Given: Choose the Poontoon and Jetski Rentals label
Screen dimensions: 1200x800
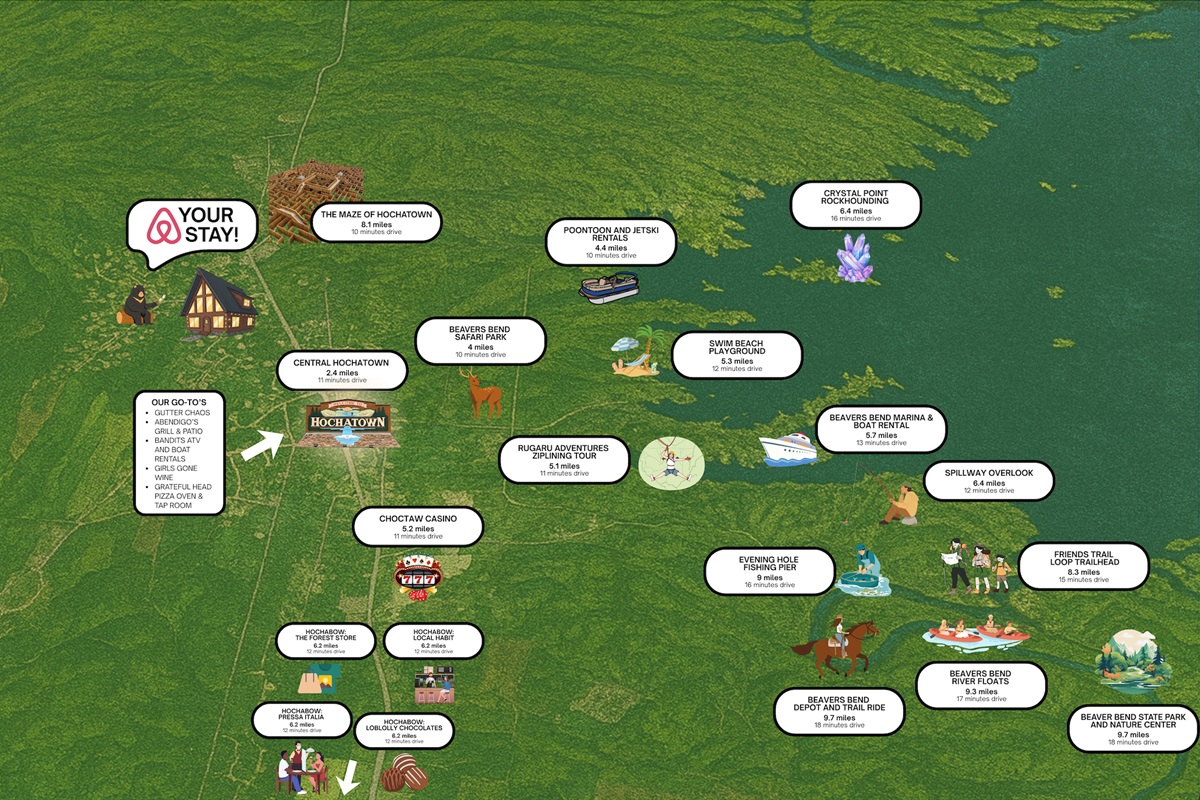Looking at the screenshot, I should click(x=610, y=243).
